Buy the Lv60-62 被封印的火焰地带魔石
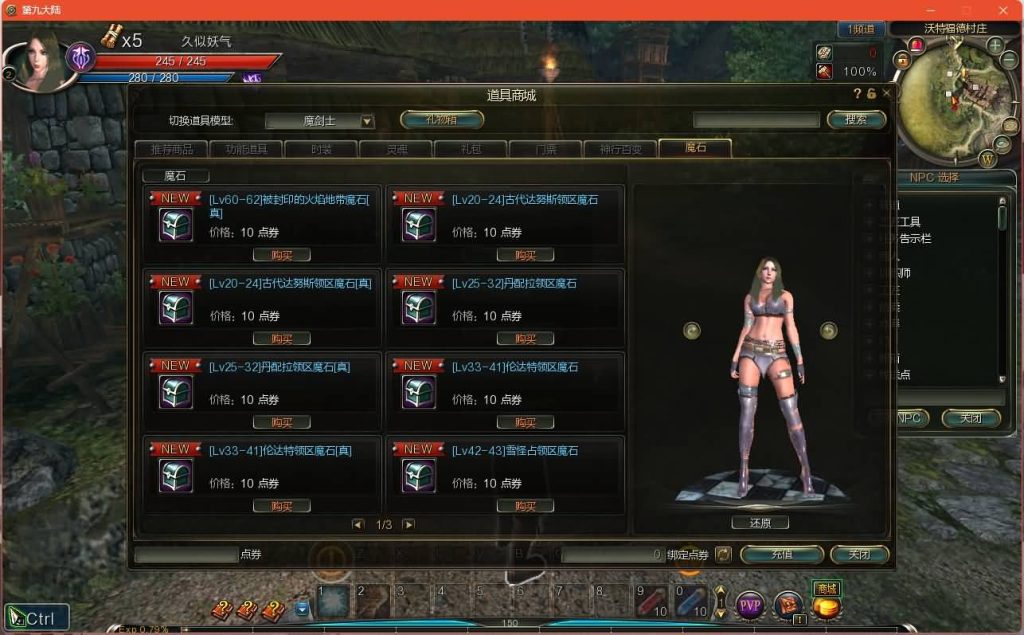Viewport: 1024px width, 635px height. (x=281, y=255)
